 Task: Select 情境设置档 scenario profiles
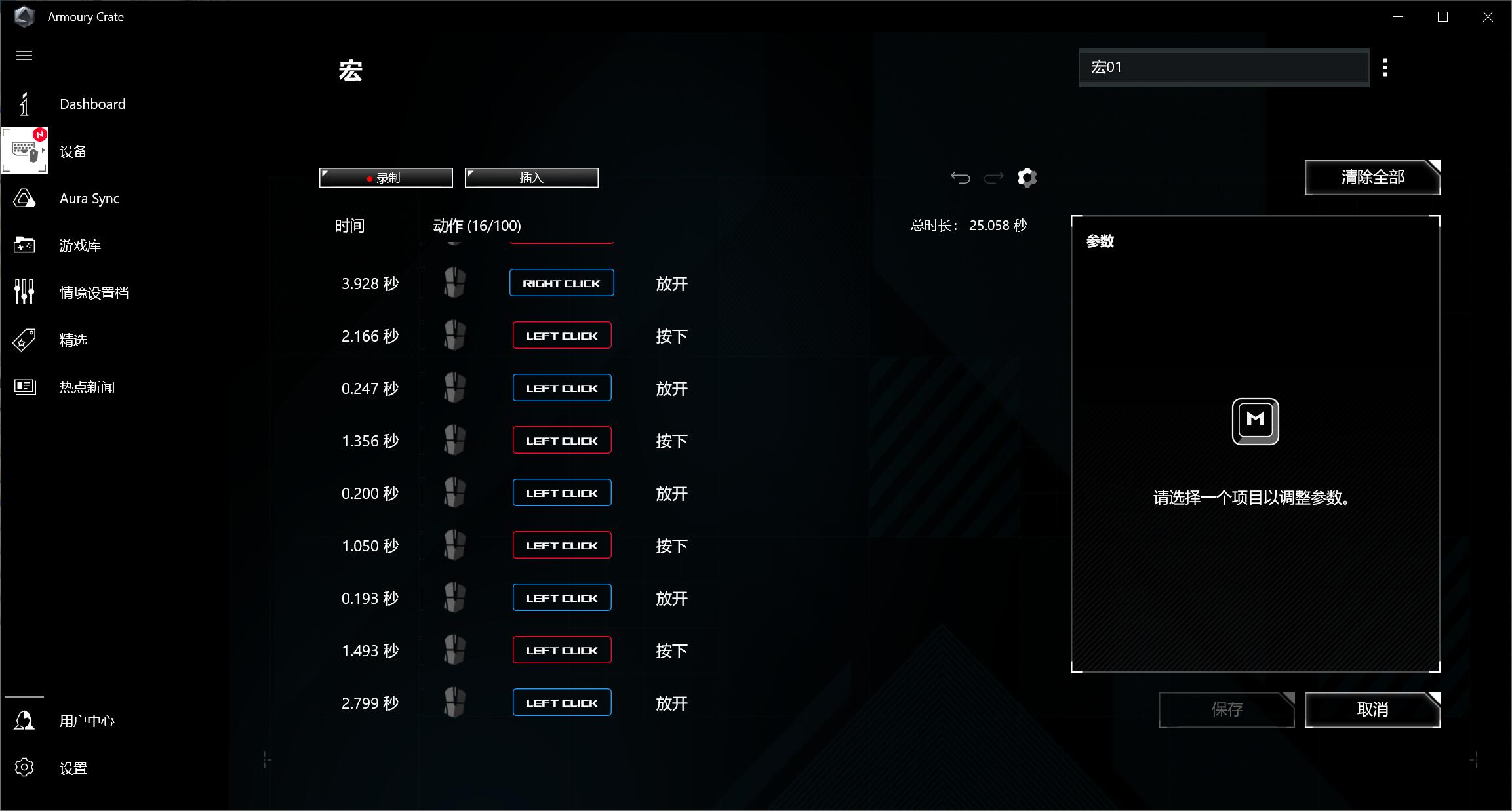pyautogui.click(x=94, y=293)
